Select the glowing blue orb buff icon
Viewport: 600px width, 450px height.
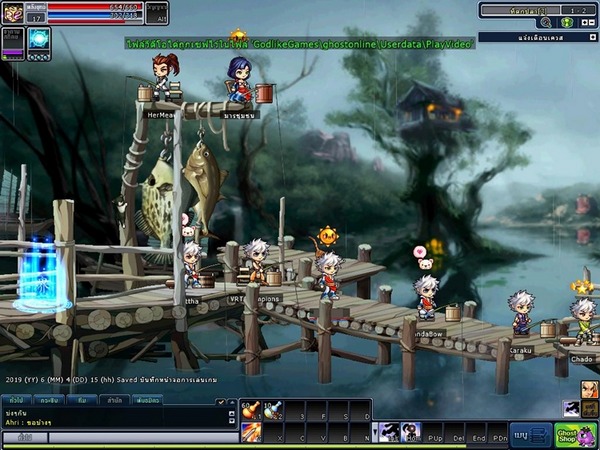(x=39, y=39)
